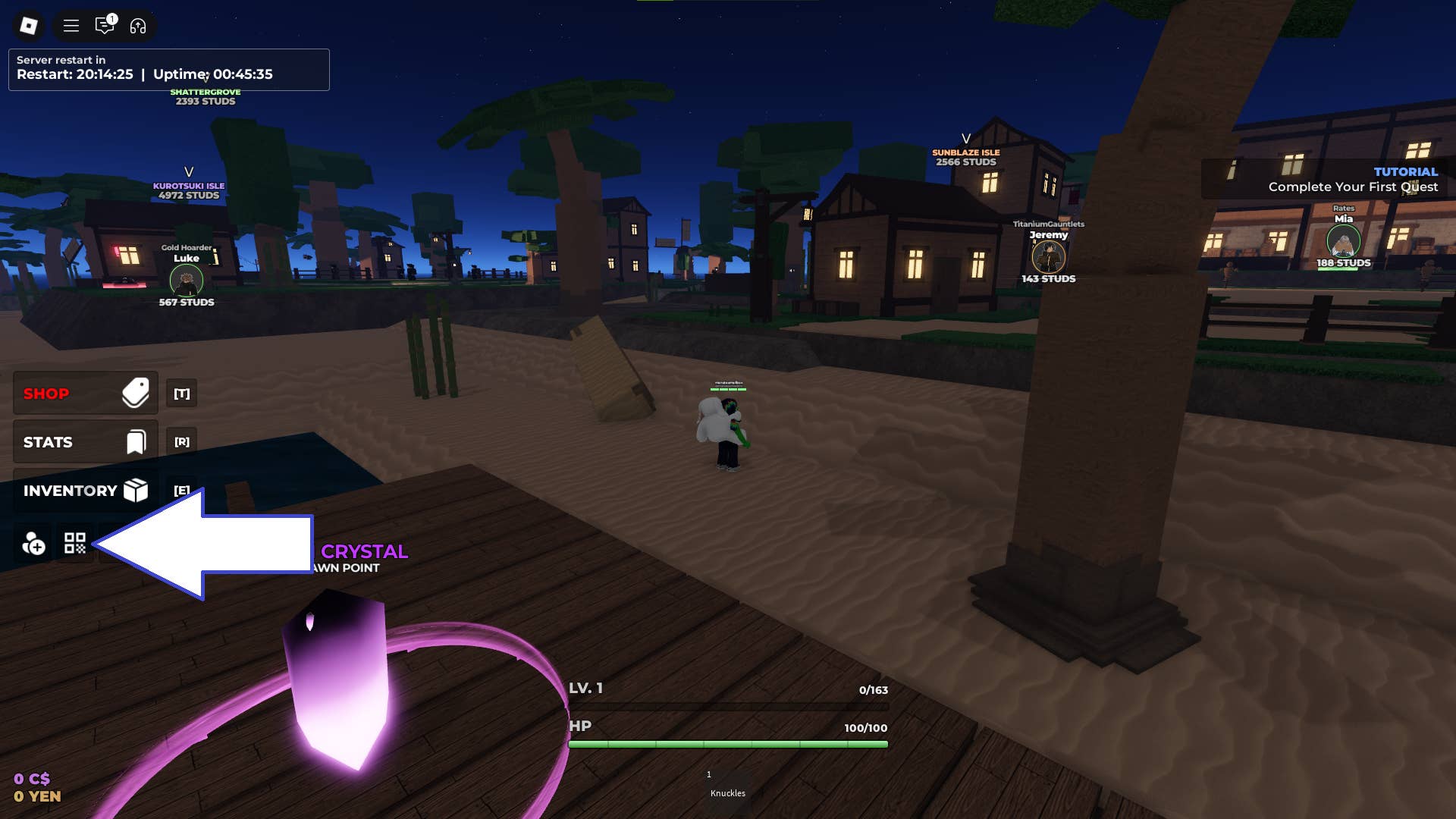Click the headphones voice chat icon
Screen dimensions: 1456x819
point(136,26)
